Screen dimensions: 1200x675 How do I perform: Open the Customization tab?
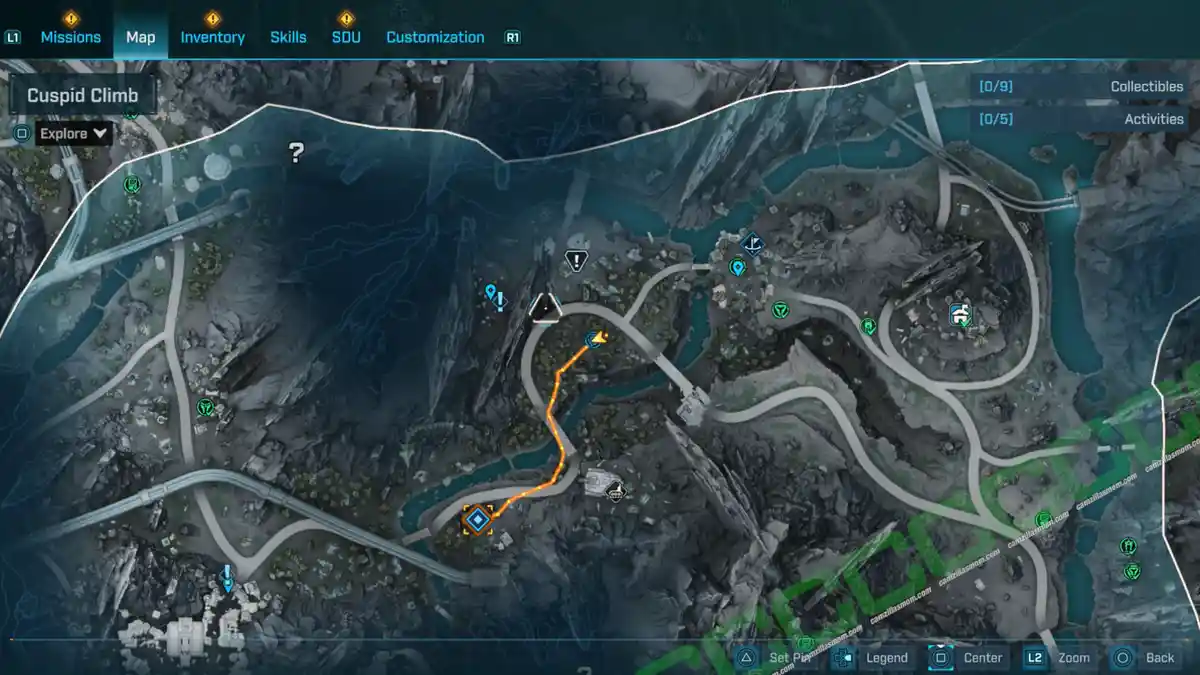click(435, 37)
